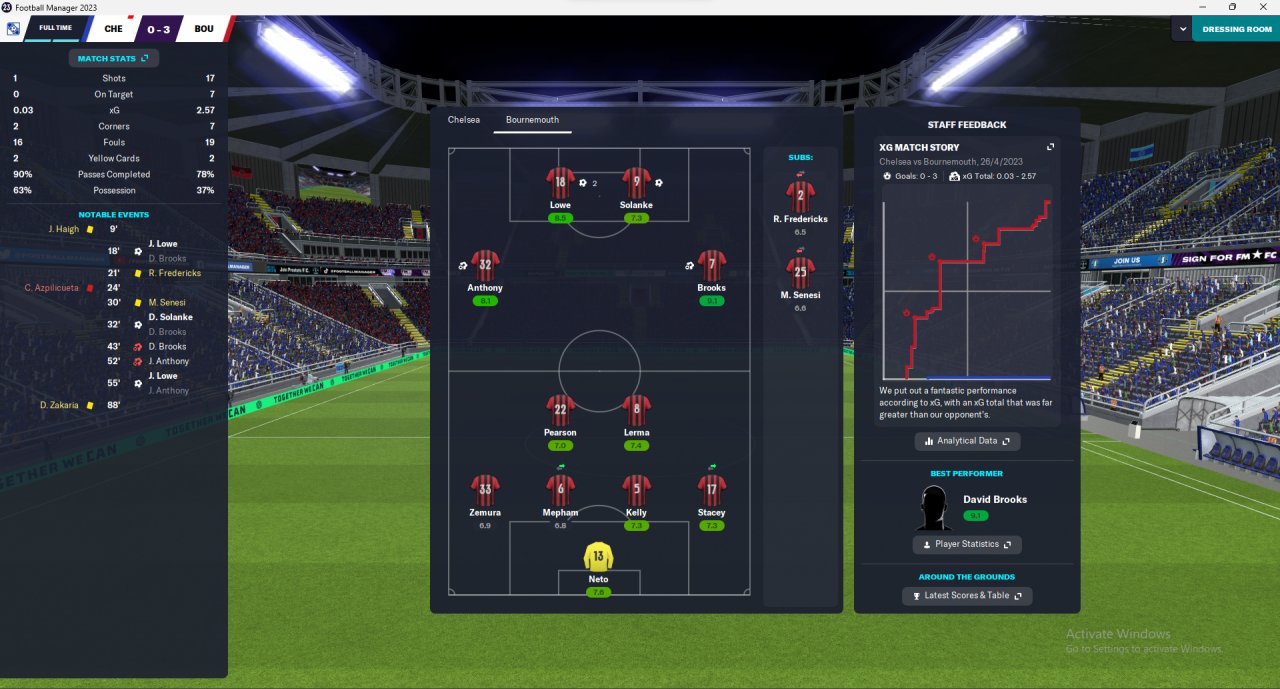Show Latest Scores & Table
The width and height of the screenshot is (1280, 689).
(x=967, y=595)
